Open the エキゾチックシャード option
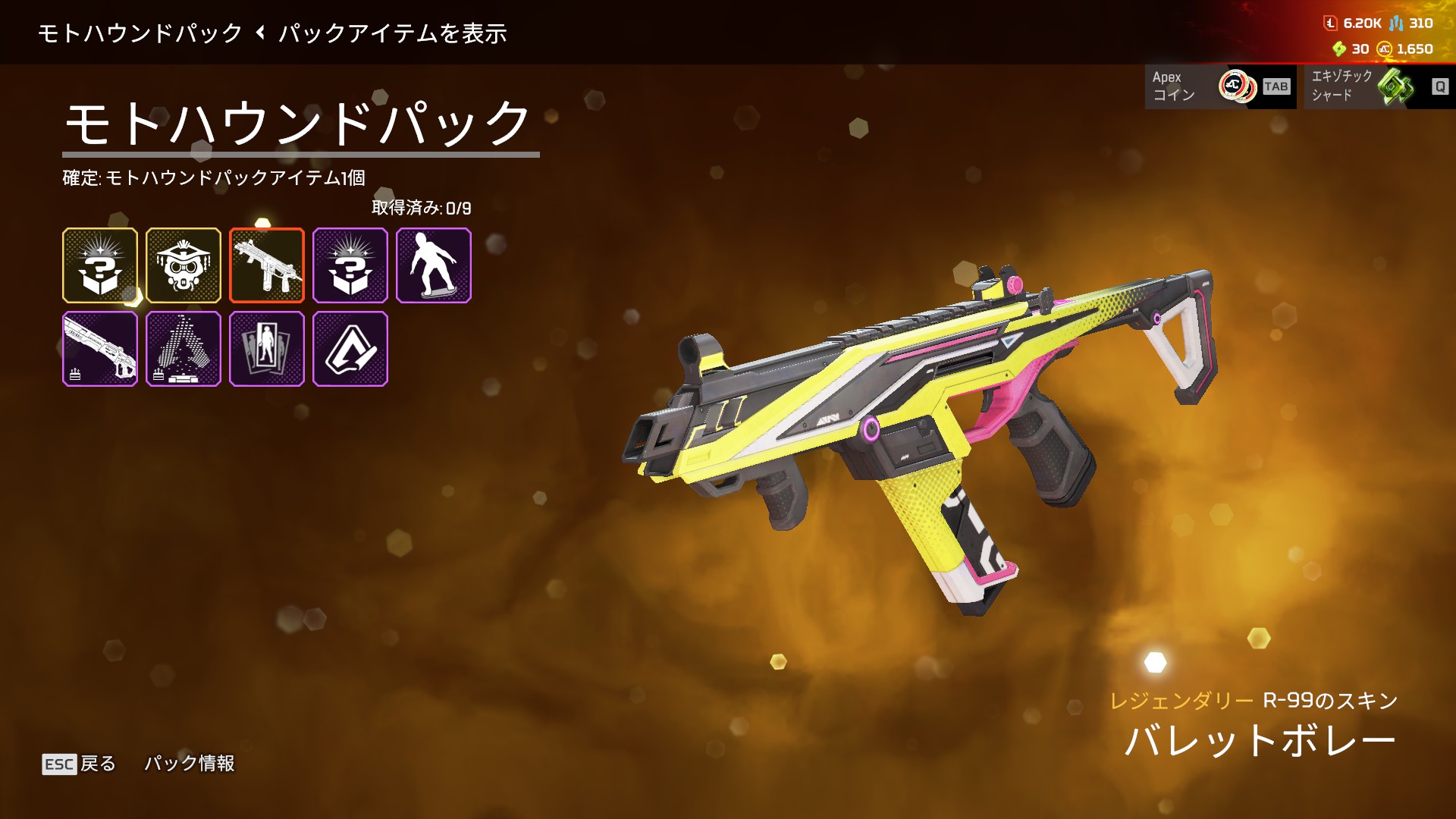 [1379, 86]
